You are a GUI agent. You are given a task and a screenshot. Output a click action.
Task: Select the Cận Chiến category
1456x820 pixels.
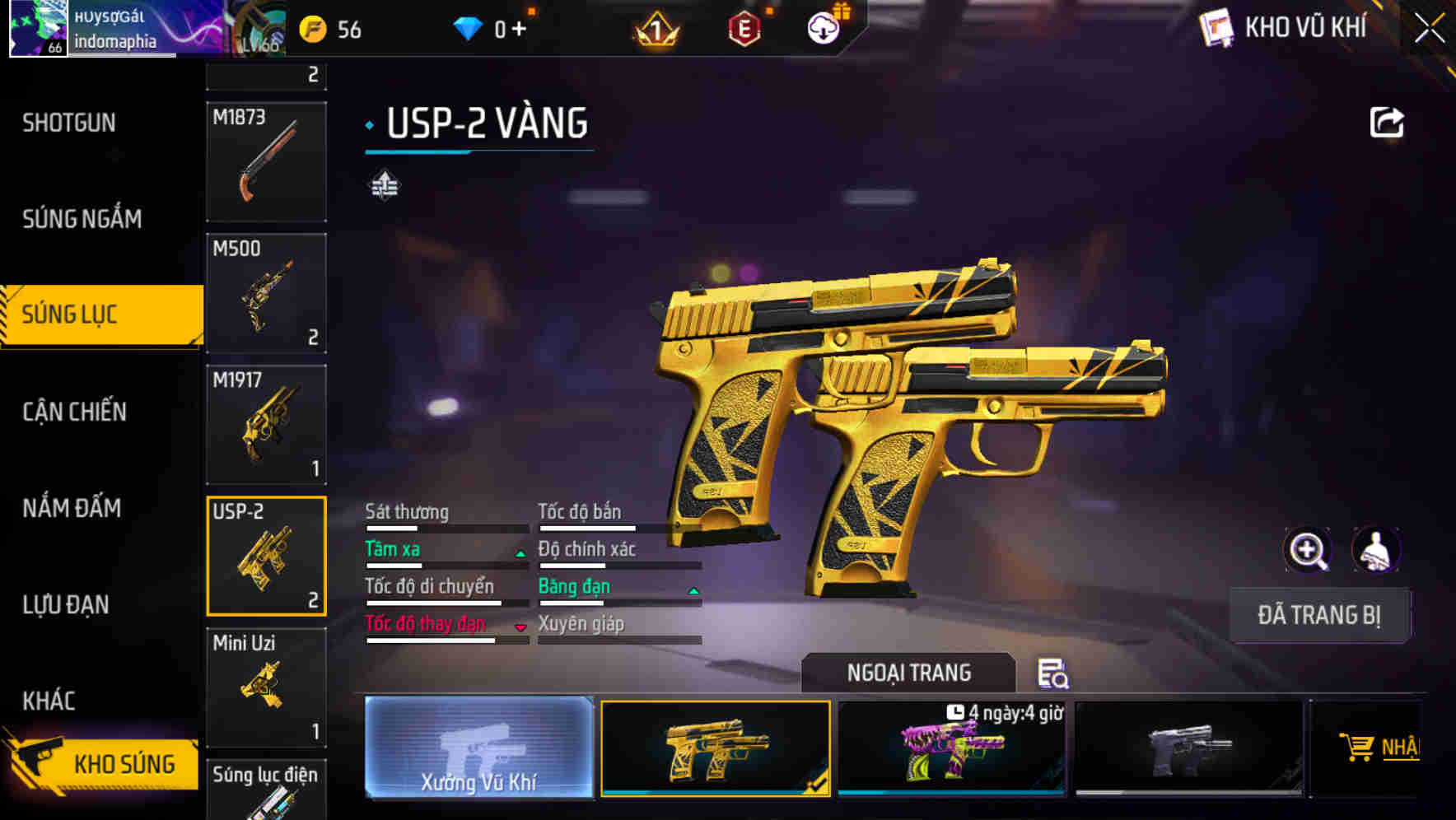(75, 412)
